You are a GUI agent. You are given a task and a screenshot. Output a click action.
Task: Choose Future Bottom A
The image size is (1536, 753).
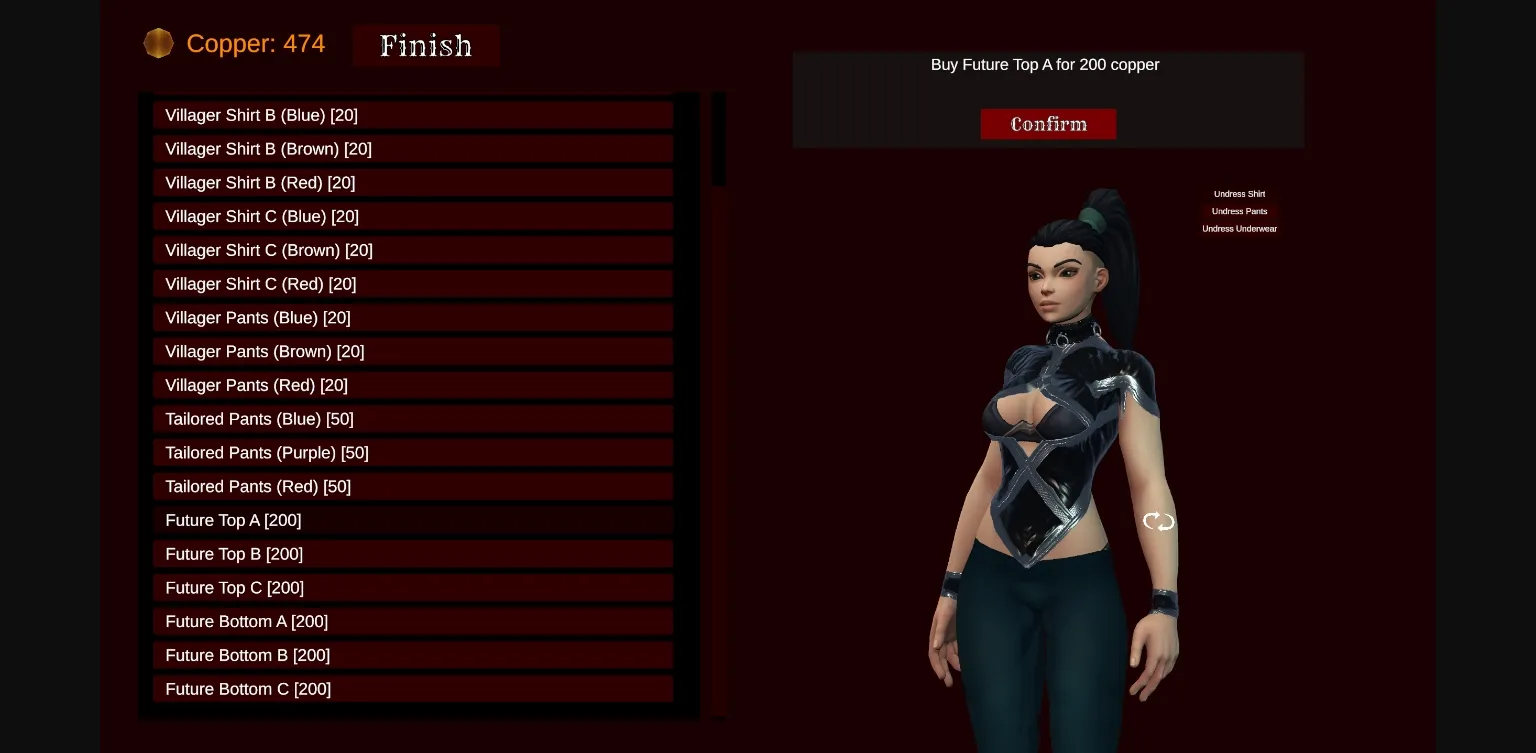point(413,621)
